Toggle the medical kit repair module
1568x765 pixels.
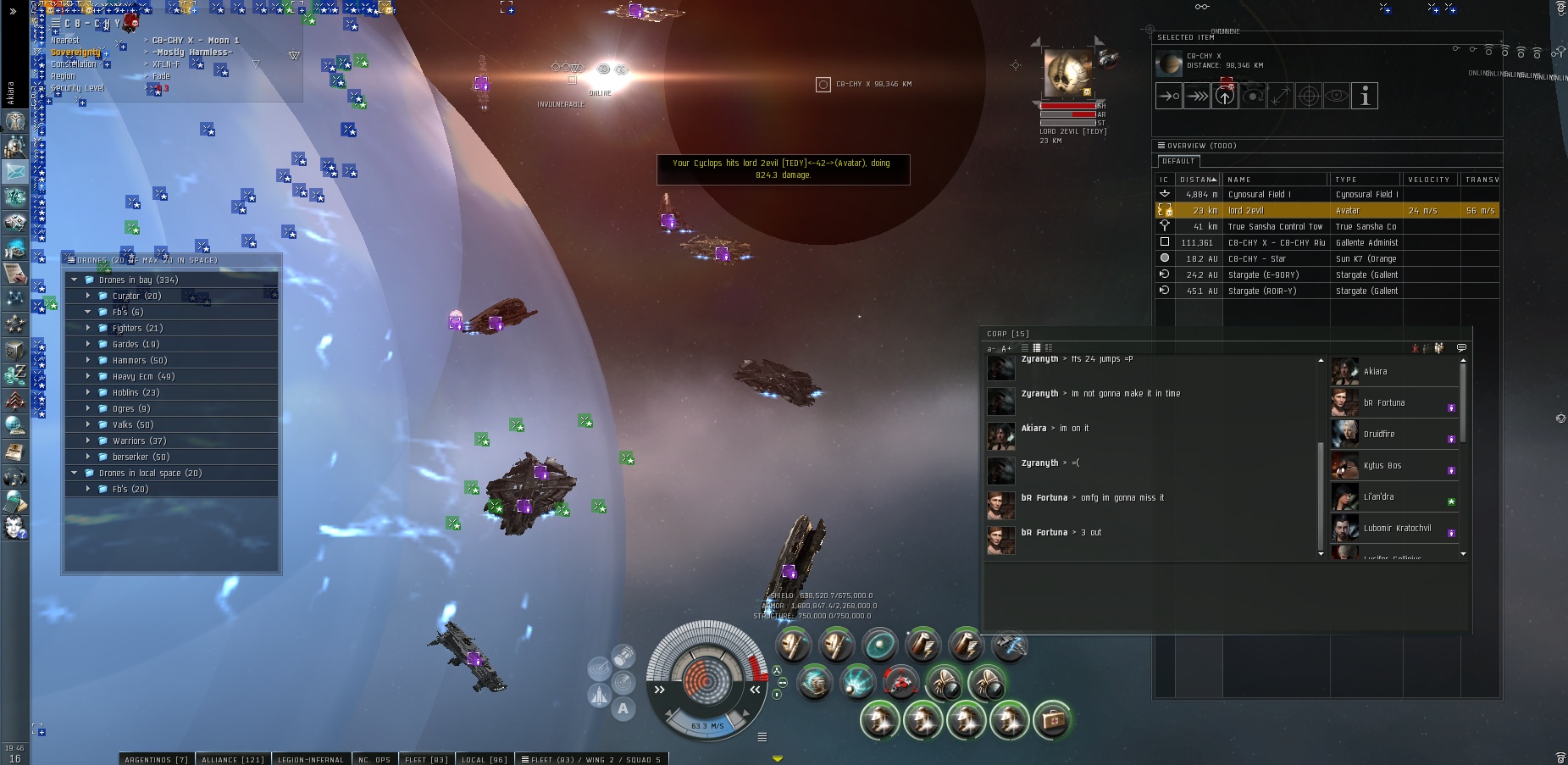pos(1052,720)
